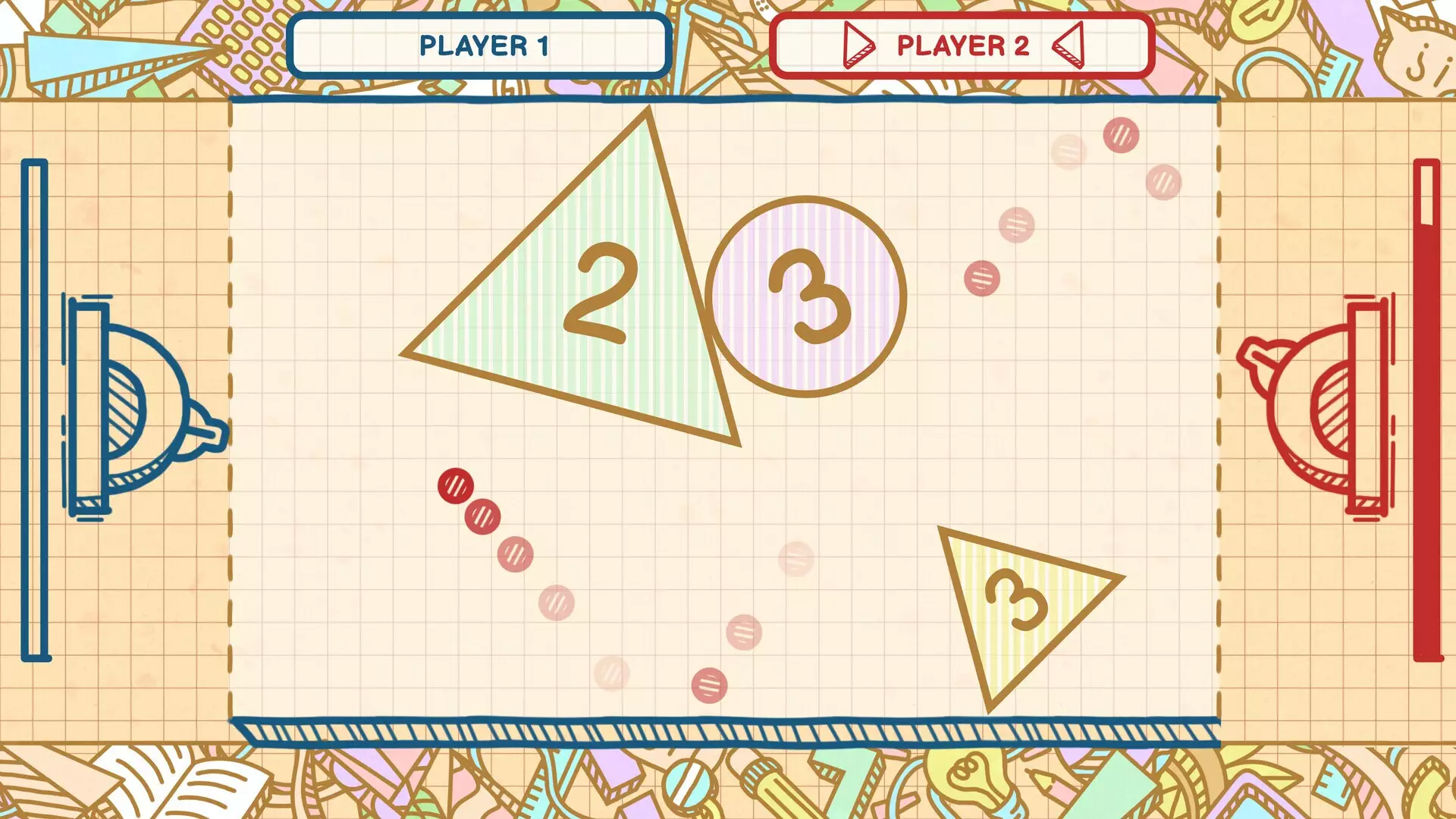Open the Player 2 name banner

(959, 47)
